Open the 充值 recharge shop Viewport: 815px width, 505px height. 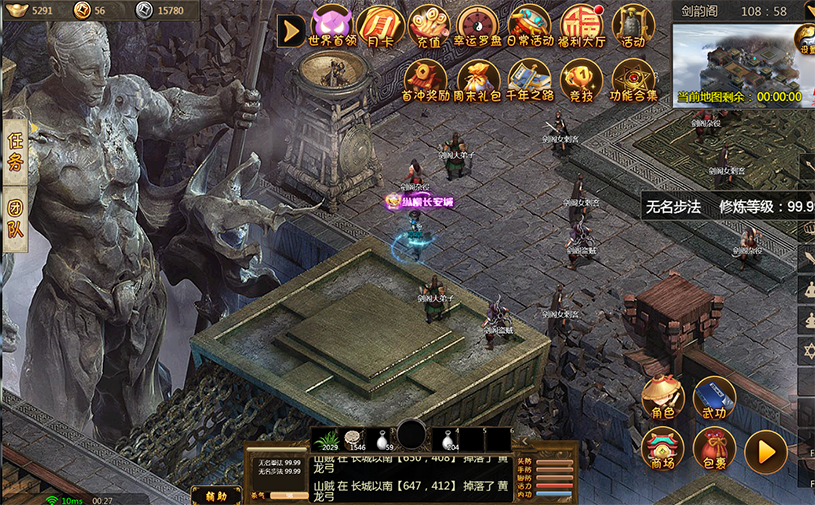429,26
